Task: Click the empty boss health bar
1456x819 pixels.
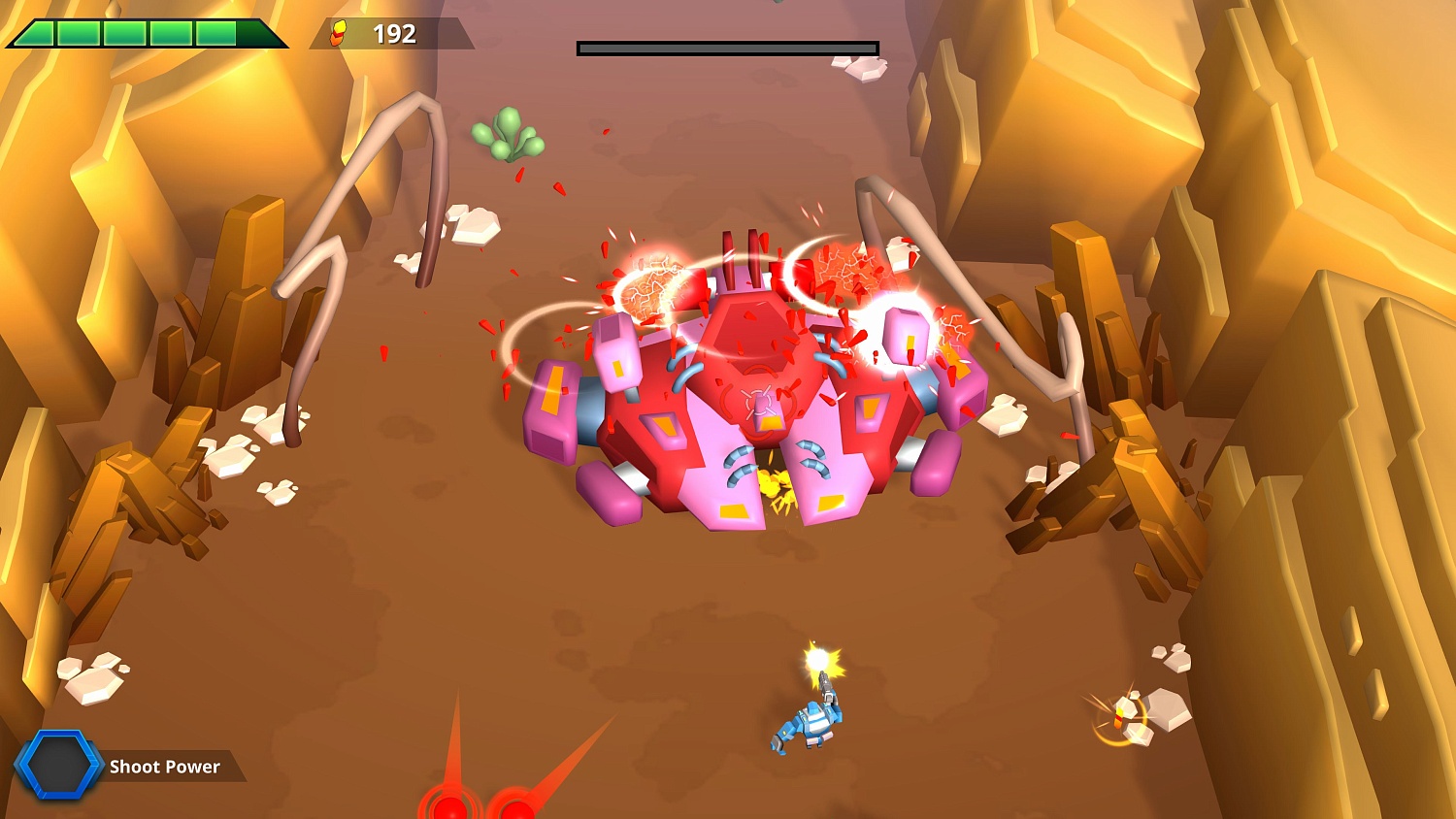Action: pos(726,46)
